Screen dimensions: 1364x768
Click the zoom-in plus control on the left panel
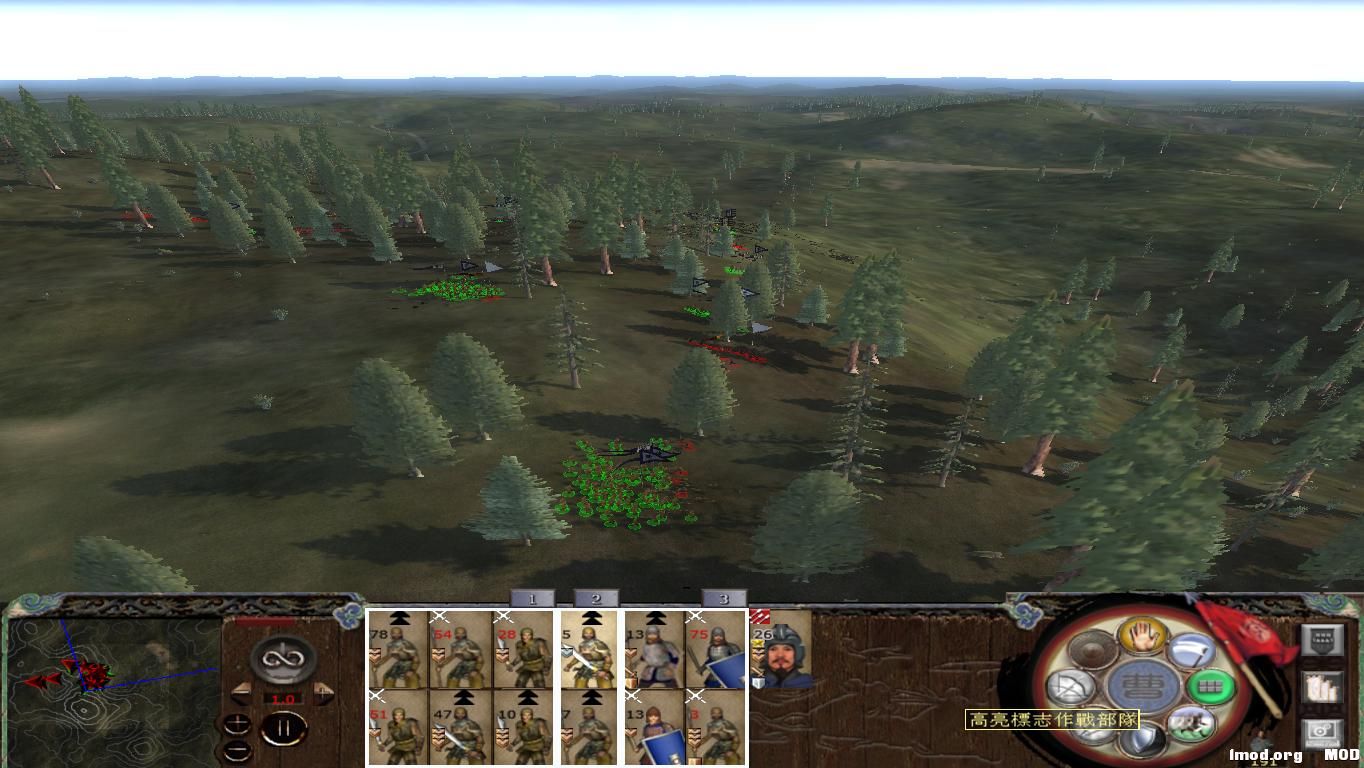click(x=238, y=722)
